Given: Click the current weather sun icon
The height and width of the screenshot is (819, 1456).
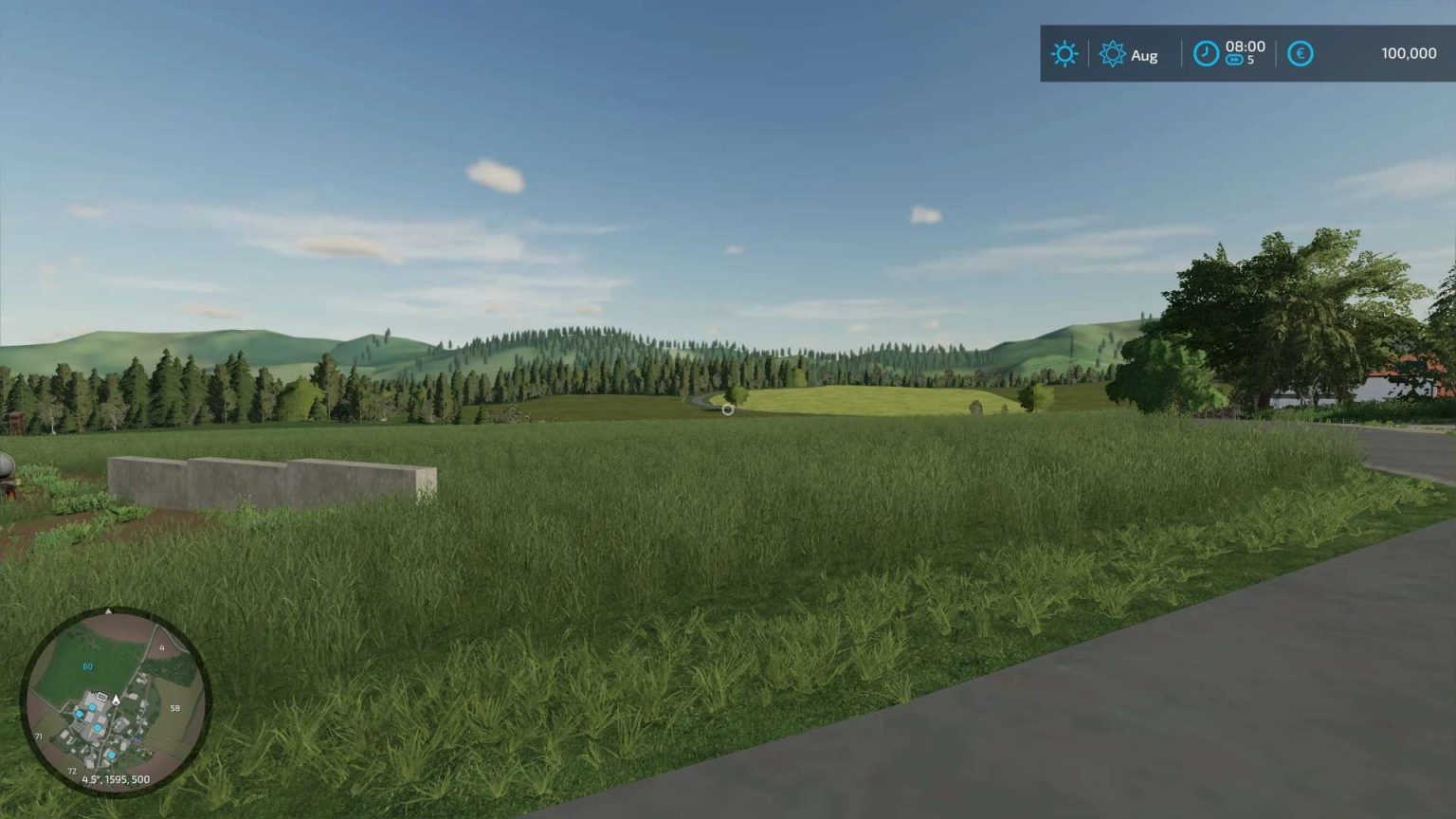Looking at the screenshot, I should (x=1065, y=53).
